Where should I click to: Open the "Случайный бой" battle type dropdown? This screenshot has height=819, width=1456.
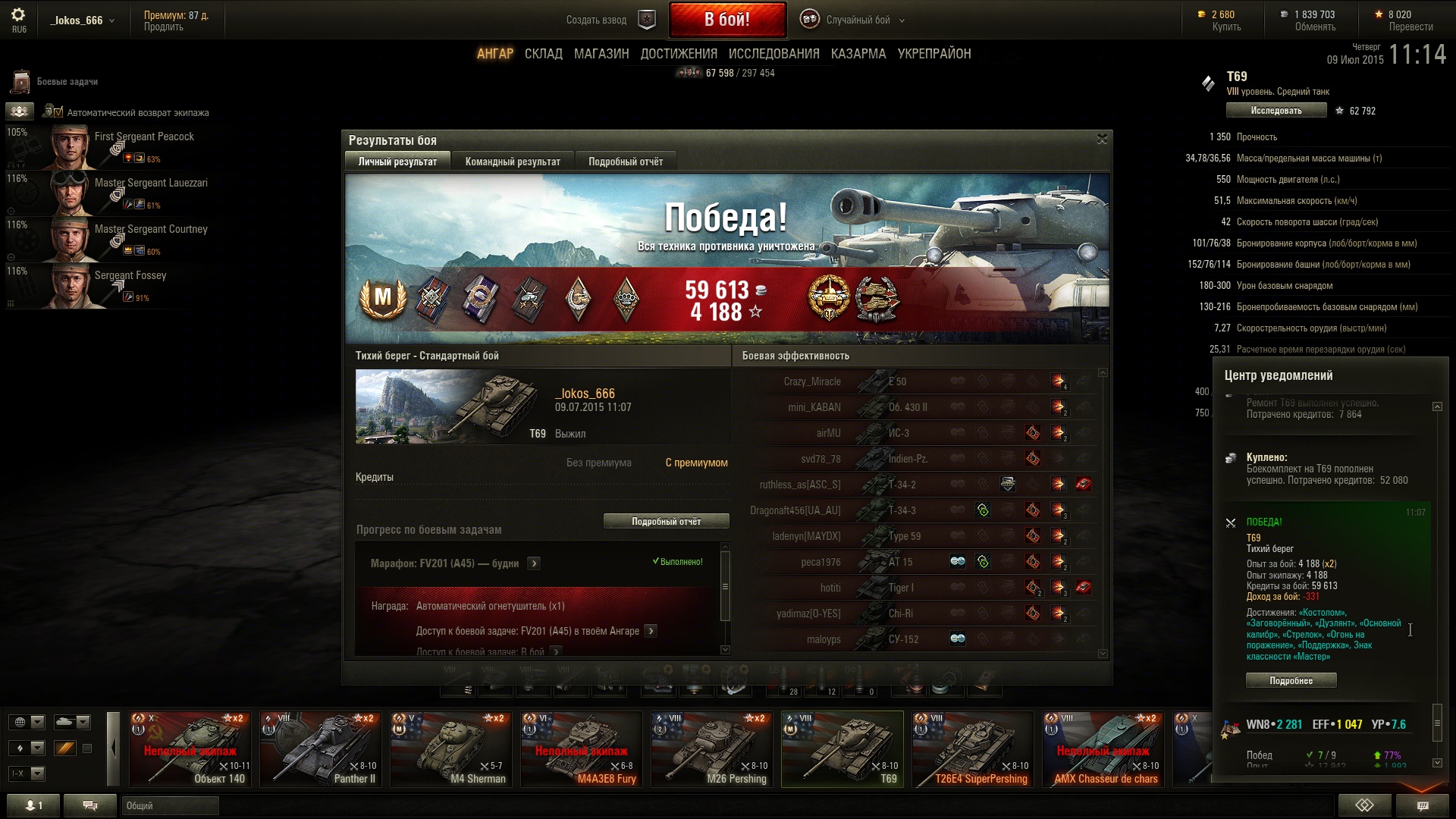pos(857,20)
